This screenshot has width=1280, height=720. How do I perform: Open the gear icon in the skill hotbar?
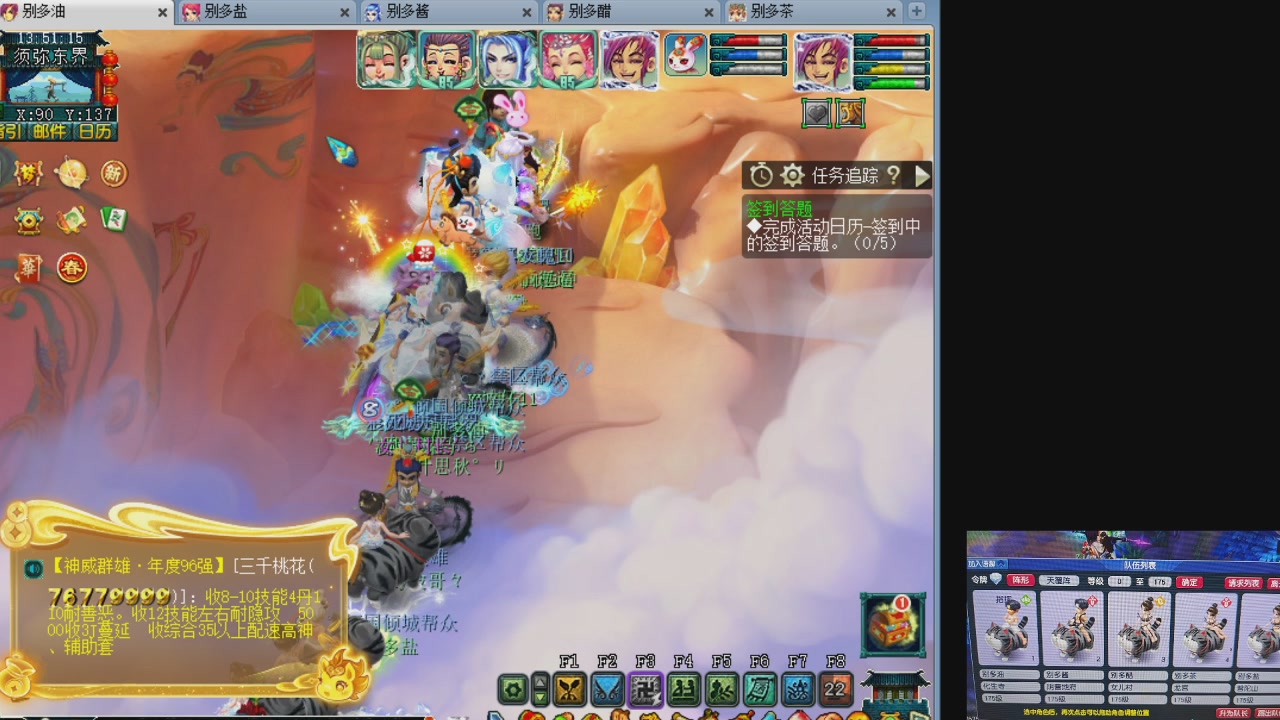click(x=512, y=690)
